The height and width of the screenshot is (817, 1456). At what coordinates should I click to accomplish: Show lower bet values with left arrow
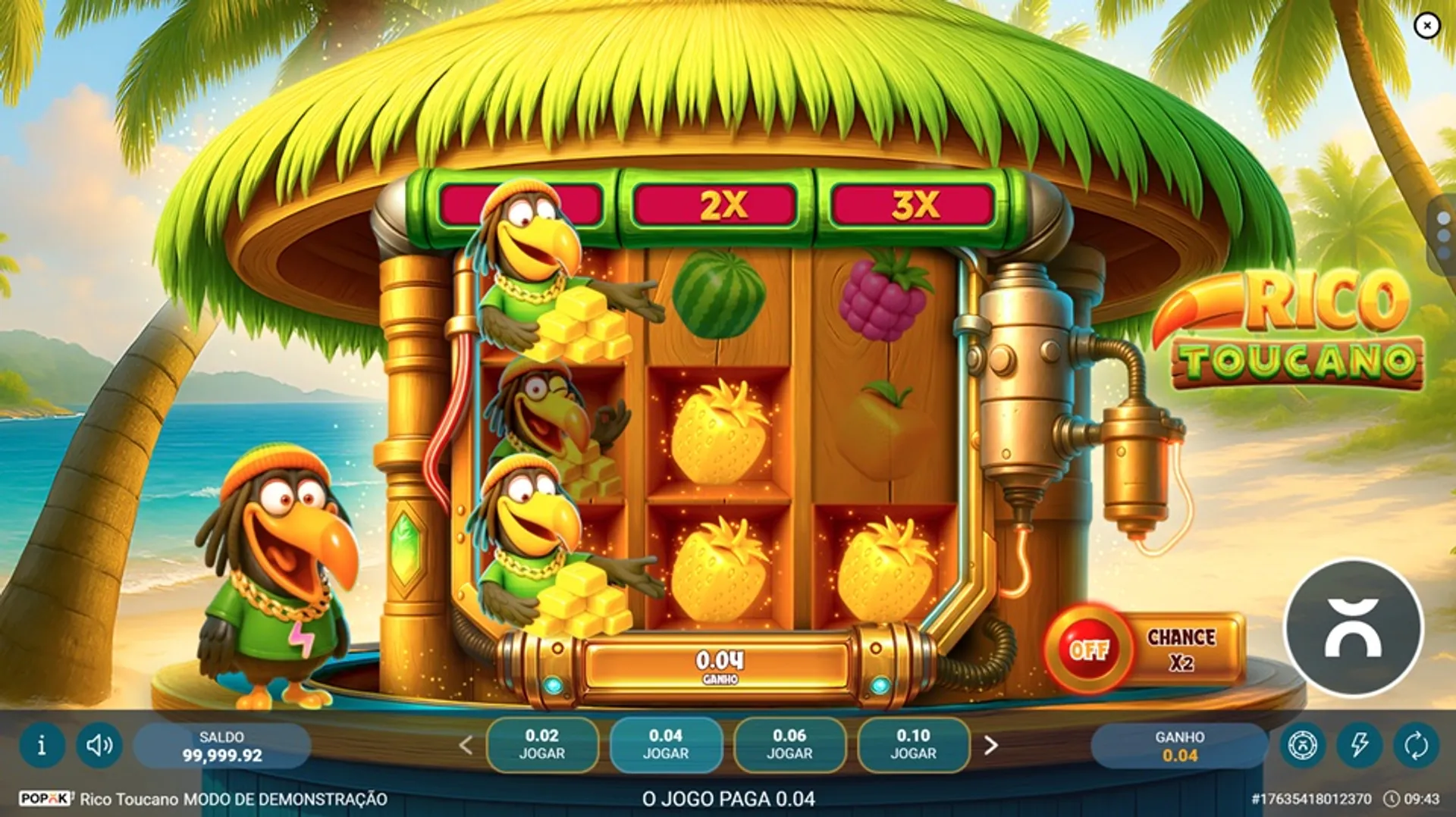pyautogui.click(x=466, y=745)
